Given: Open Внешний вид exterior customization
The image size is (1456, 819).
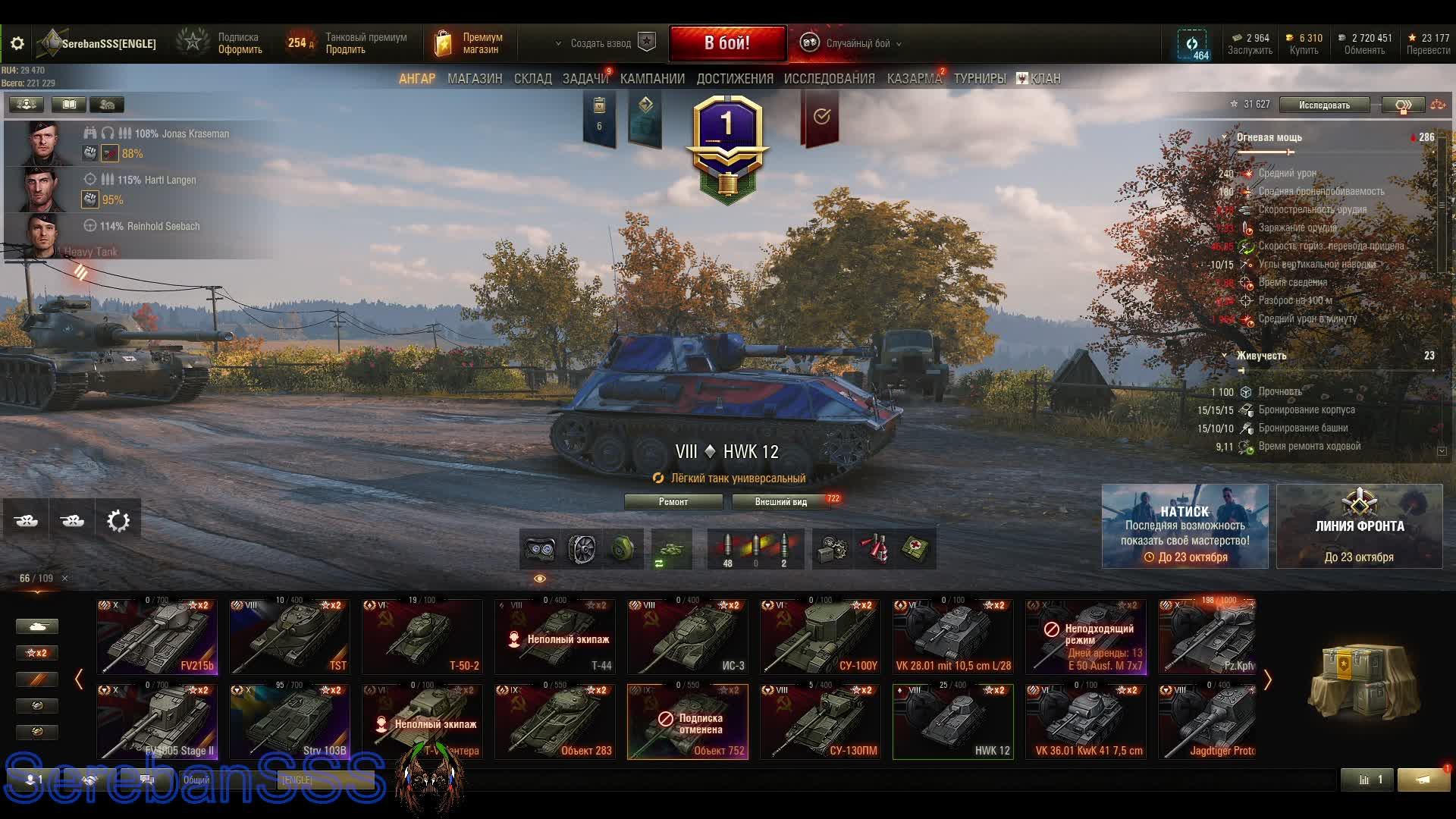Looking at the screenshot, I should pyautogui.click(x=780, y=502).
